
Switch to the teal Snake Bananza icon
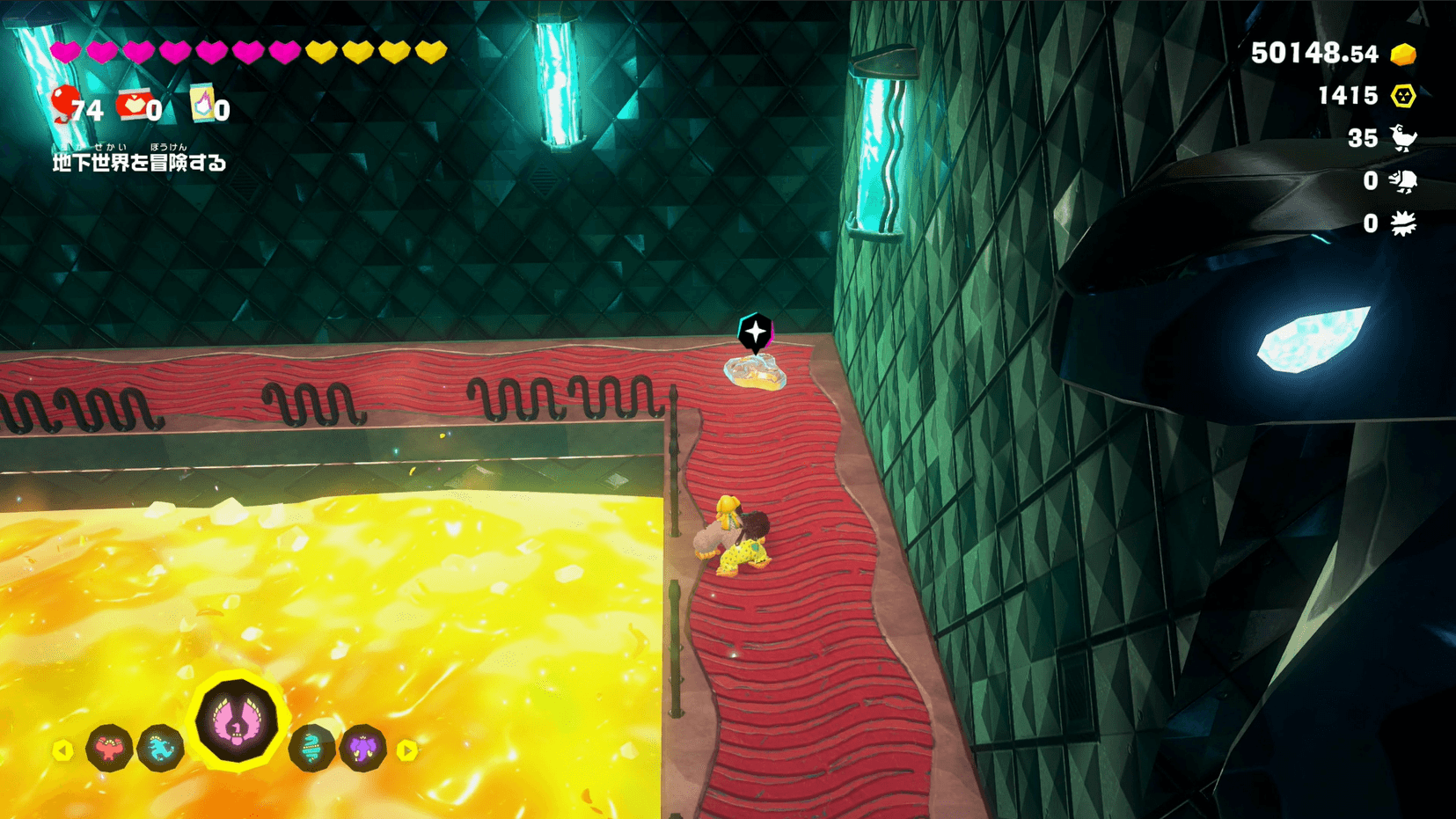point(311,749)
